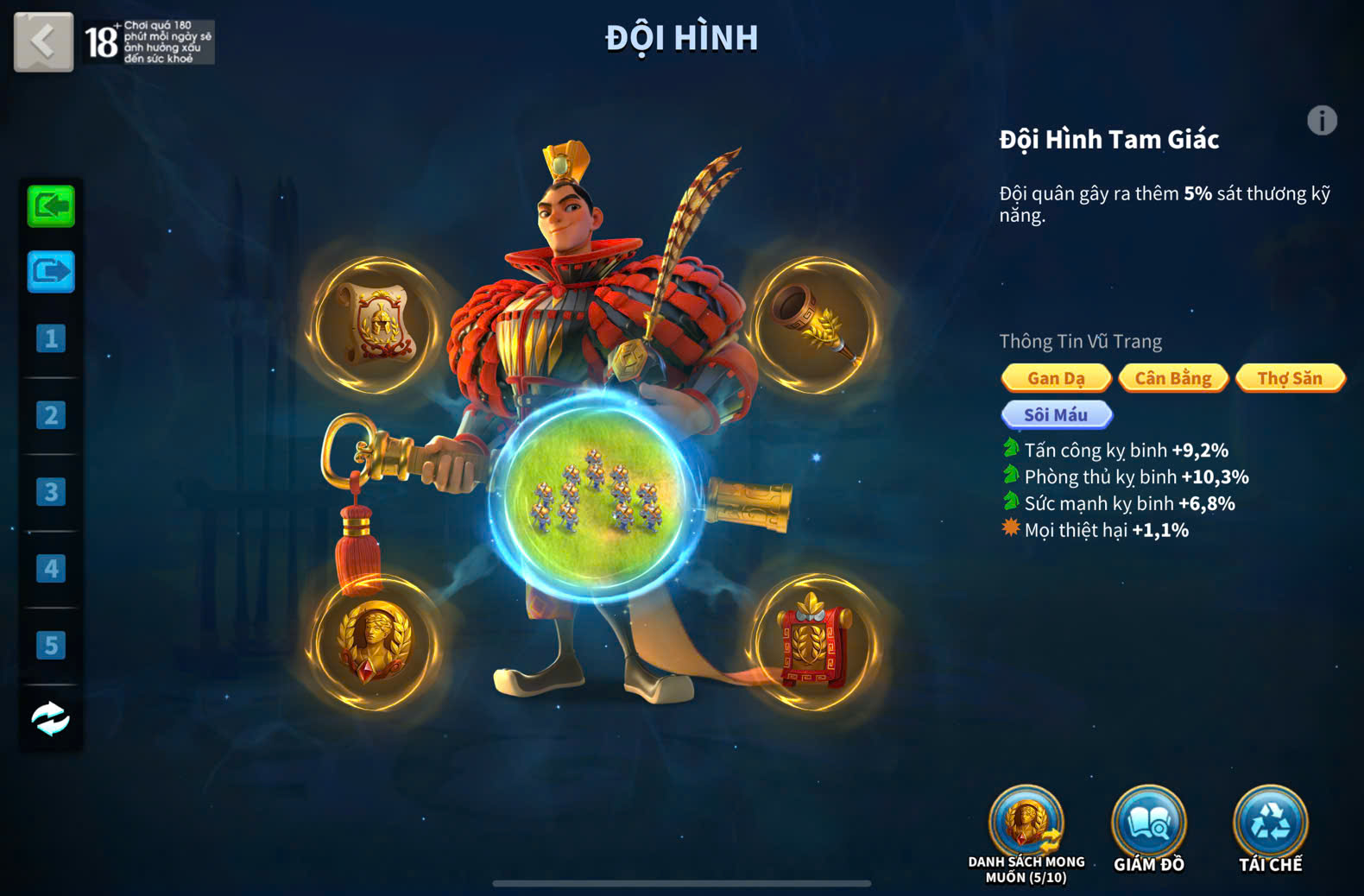
Task: Select the Sôi Máu attribute tag
Action: click(1056, 415)
